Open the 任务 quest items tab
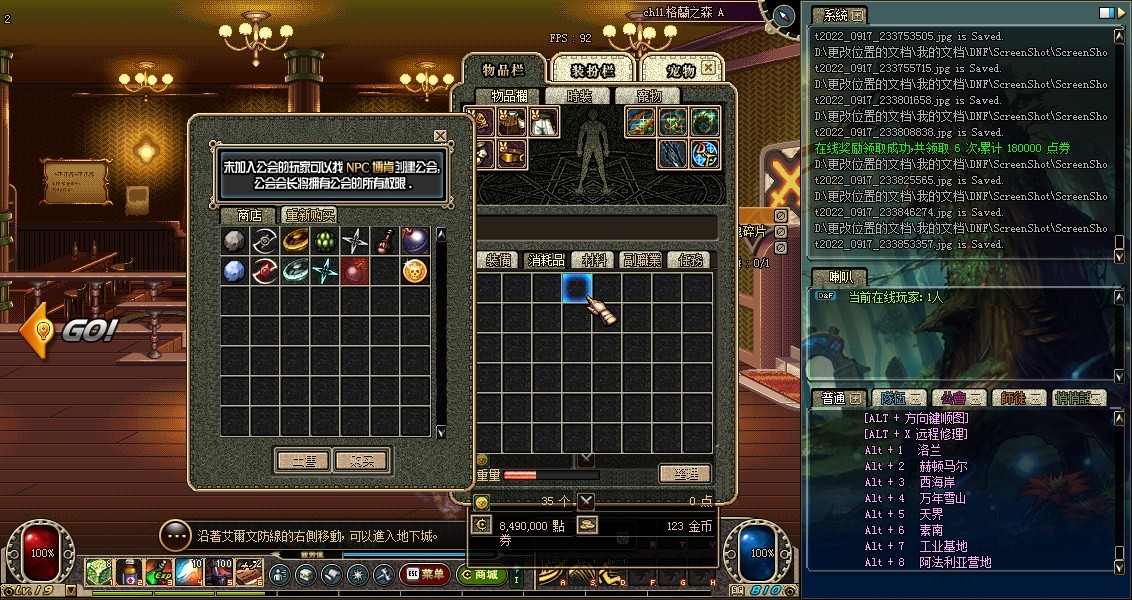 [x=690, y=260]
